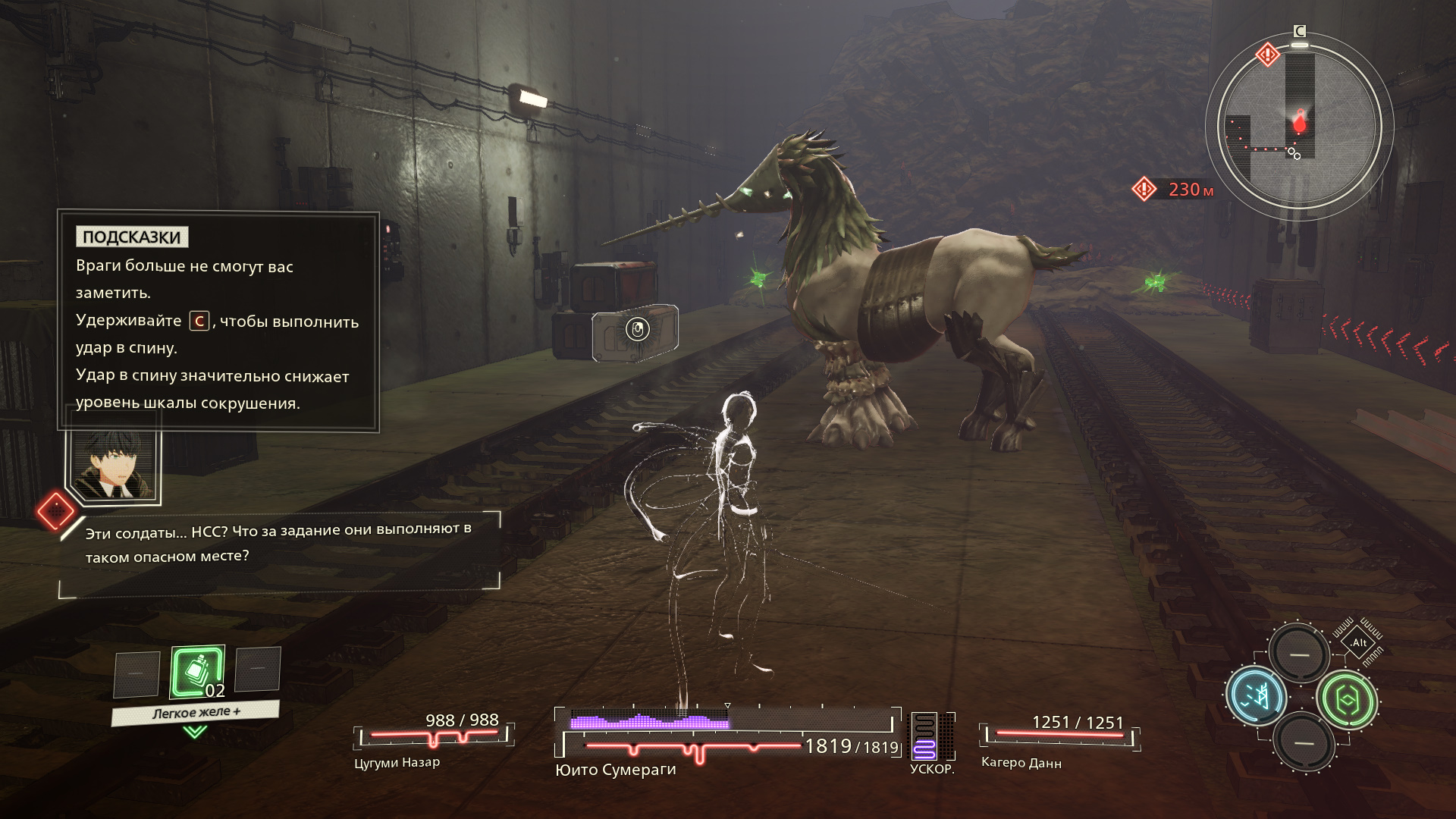
Task: Click the УСКОР. drive gauge icon
Action: click(924, 736)
